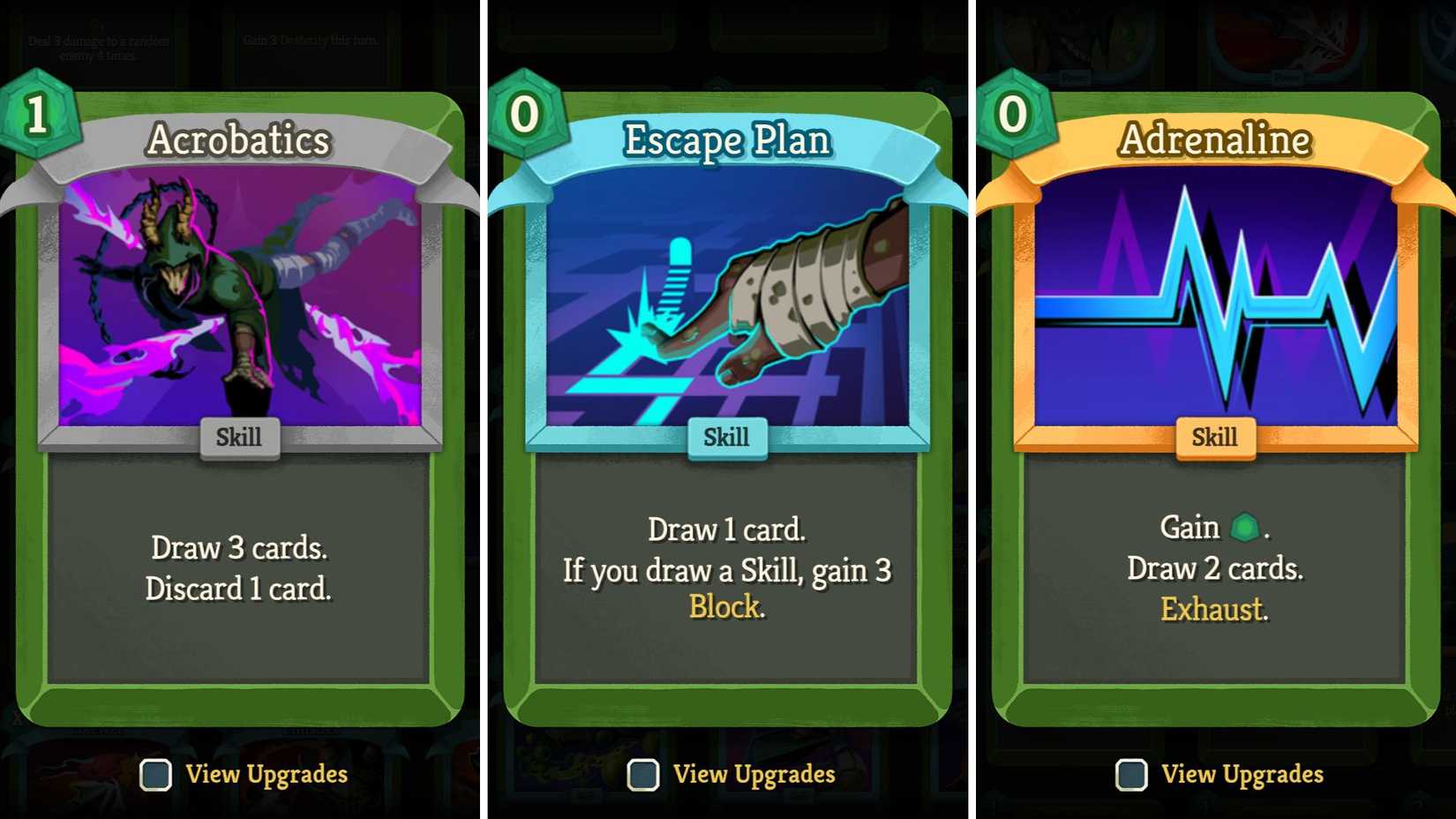Image resolution: width=1456 pixels, height=819 pixels.
Task: Click the Block keyword in Escape Plan's text
Action: coord(725,607)
